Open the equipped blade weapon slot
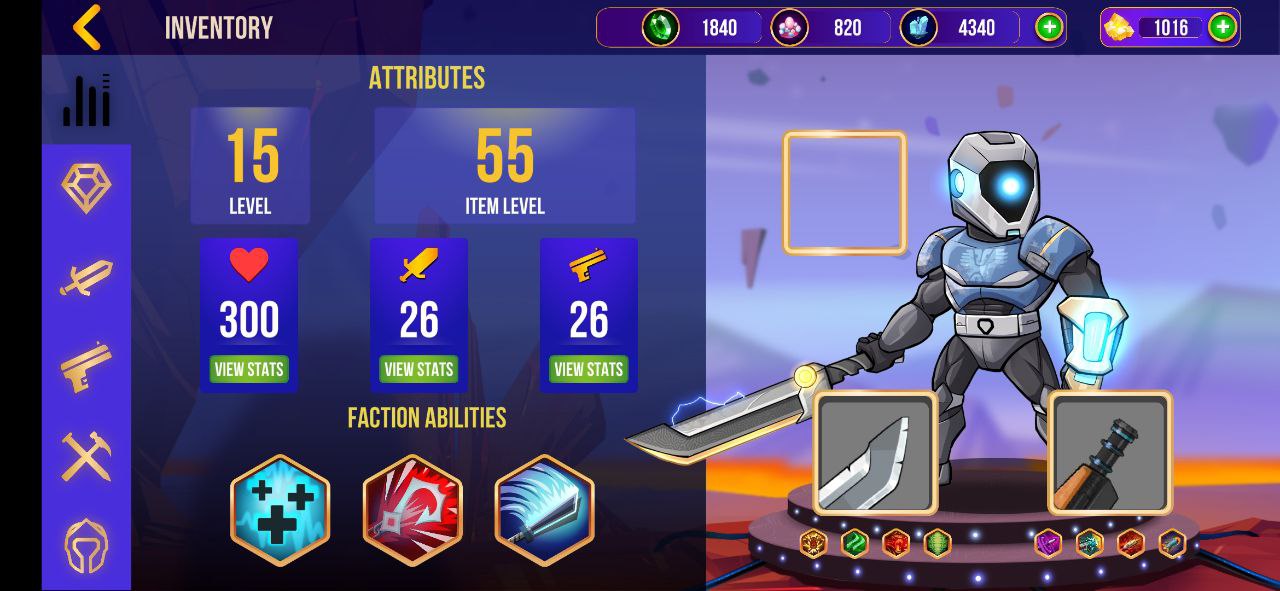The width and height of the screenshot is (1280, 591). coord(875,453)
